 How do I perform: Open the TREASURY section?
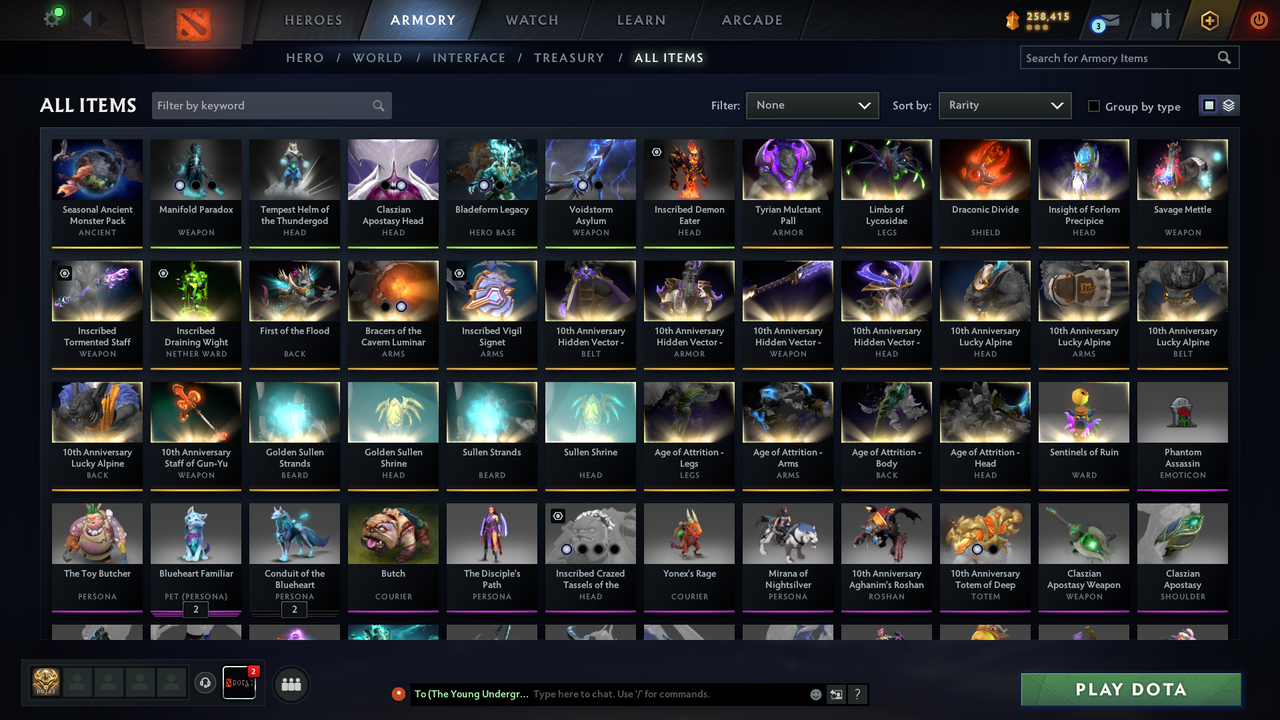pos(569,58)
